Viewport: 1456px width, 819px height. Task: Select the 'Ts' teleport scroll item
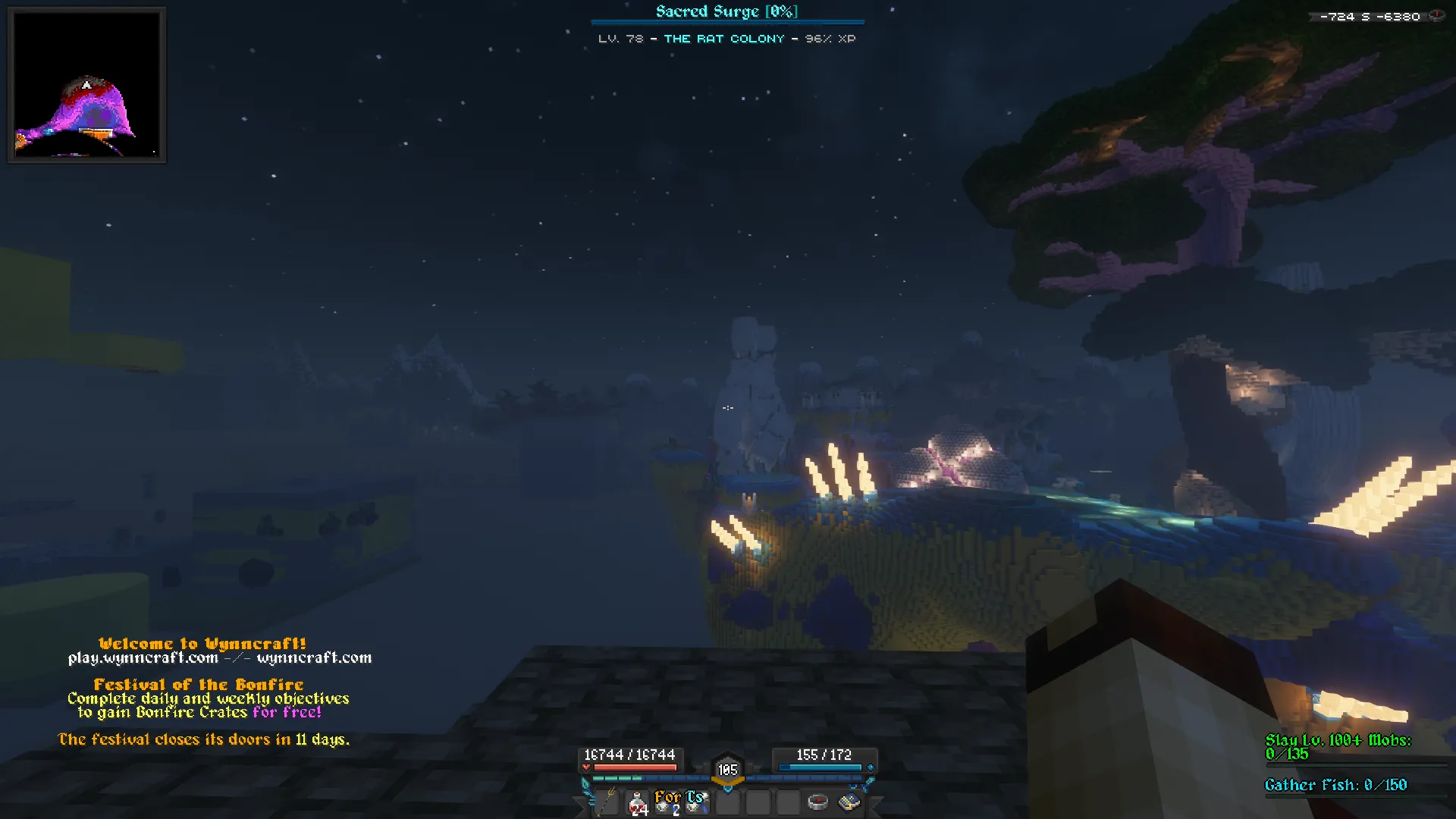click(x=695, y=802)
